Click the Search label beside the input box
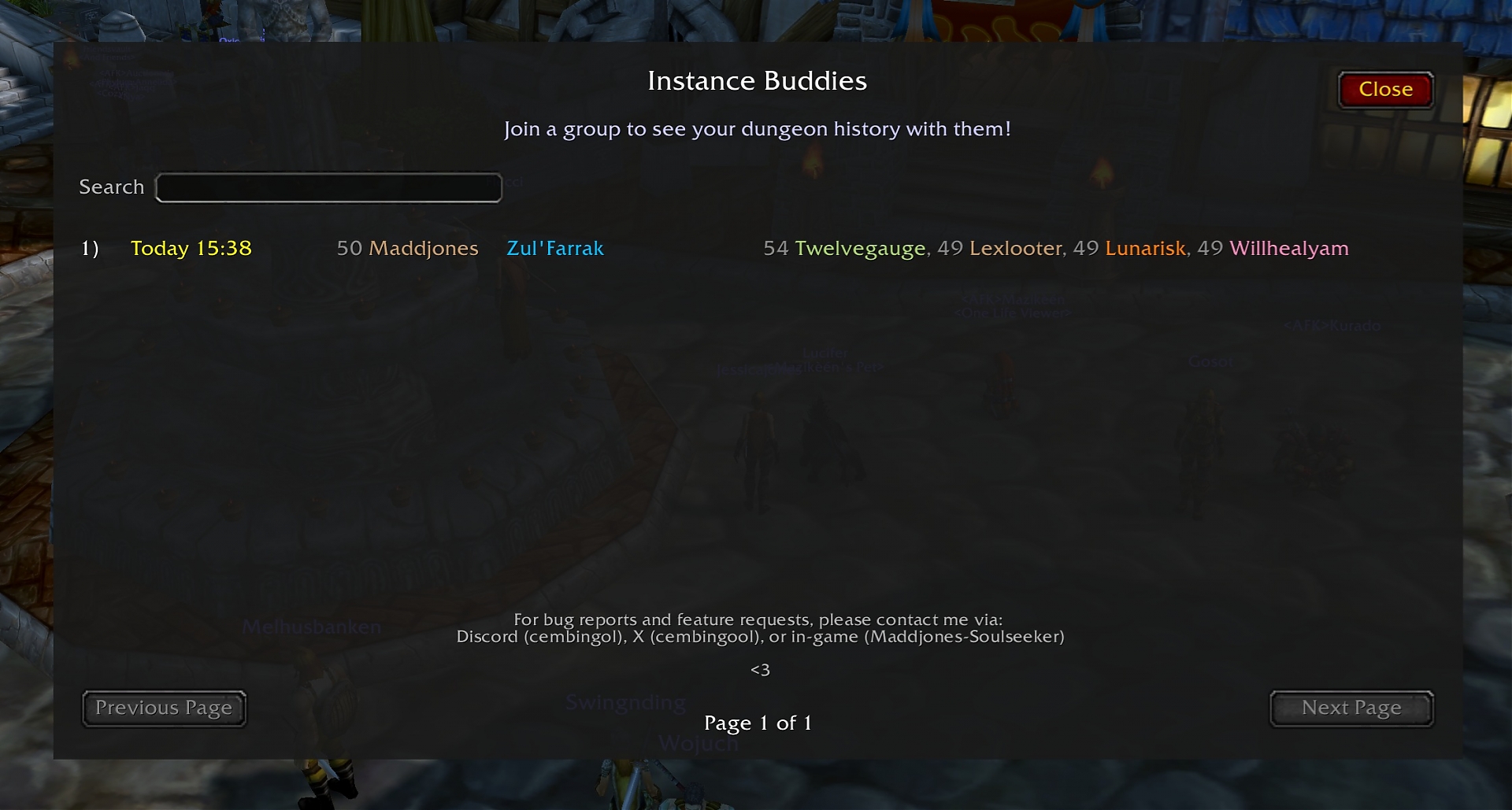The width and height of the screenshot is (1512, 810). point(111,187)
